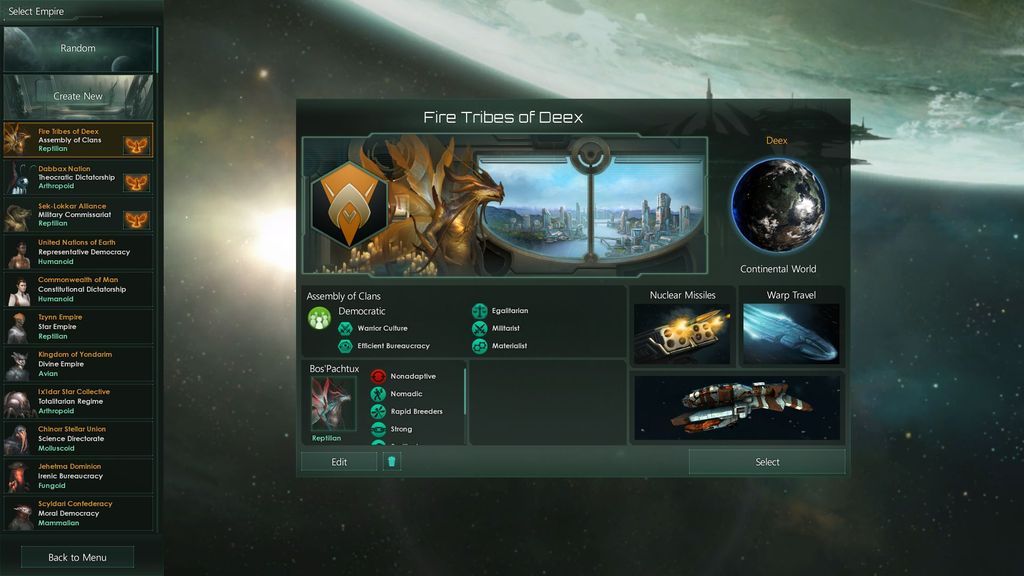Go Back to Menu
1024x576 pixels.
click(78, 557)
